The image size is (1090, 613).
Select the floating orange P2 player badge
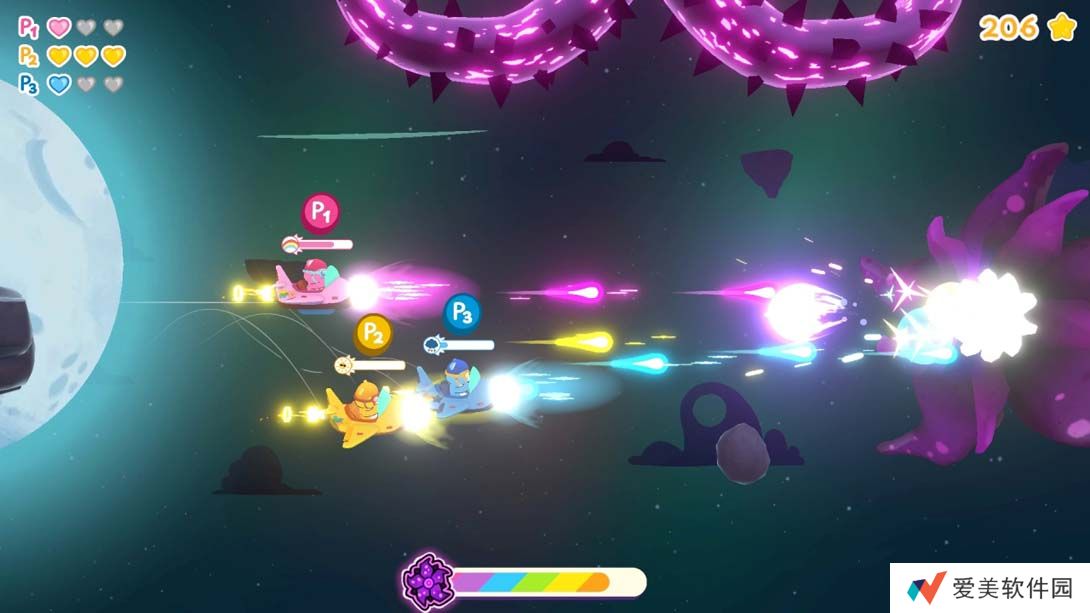click(x=373, y=333)
